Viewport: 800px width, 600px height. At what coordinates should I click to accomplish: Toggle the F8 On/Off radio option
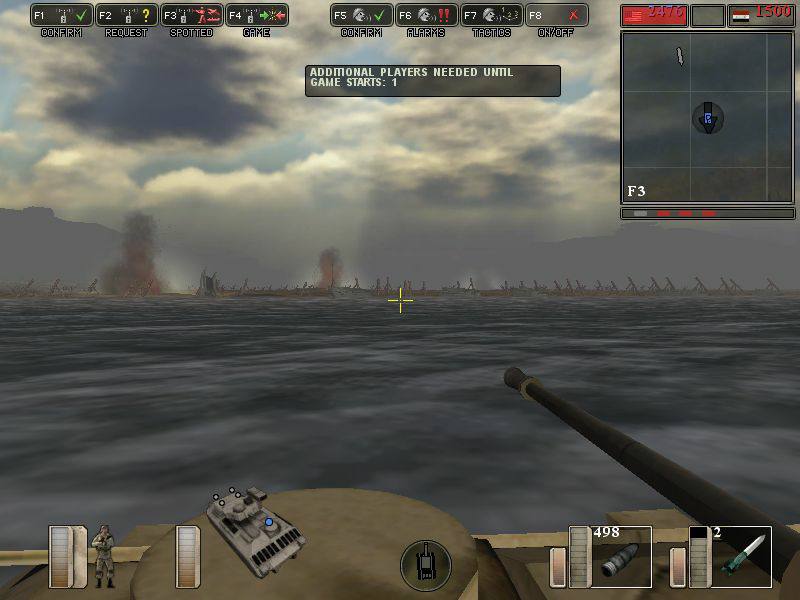[556, 16]
